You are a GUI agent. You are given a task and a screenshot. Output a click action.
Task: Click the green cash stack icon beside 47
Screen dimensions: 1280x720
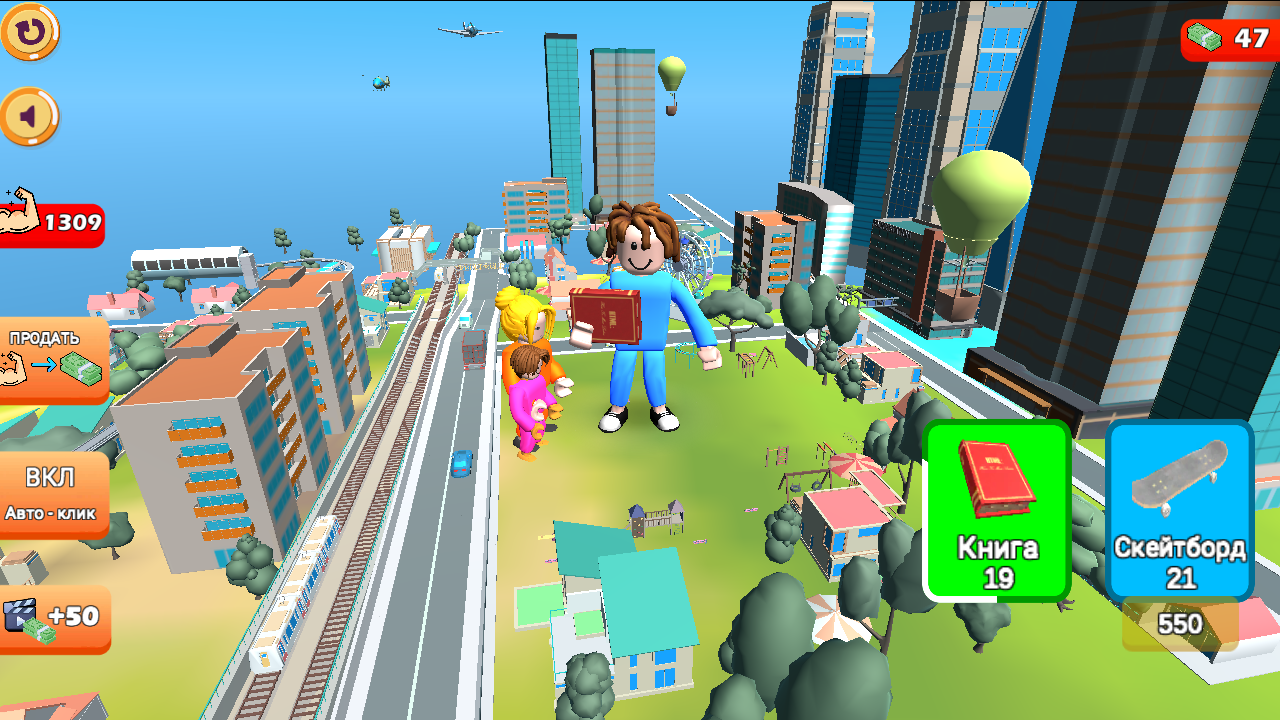coord(1205,35)
